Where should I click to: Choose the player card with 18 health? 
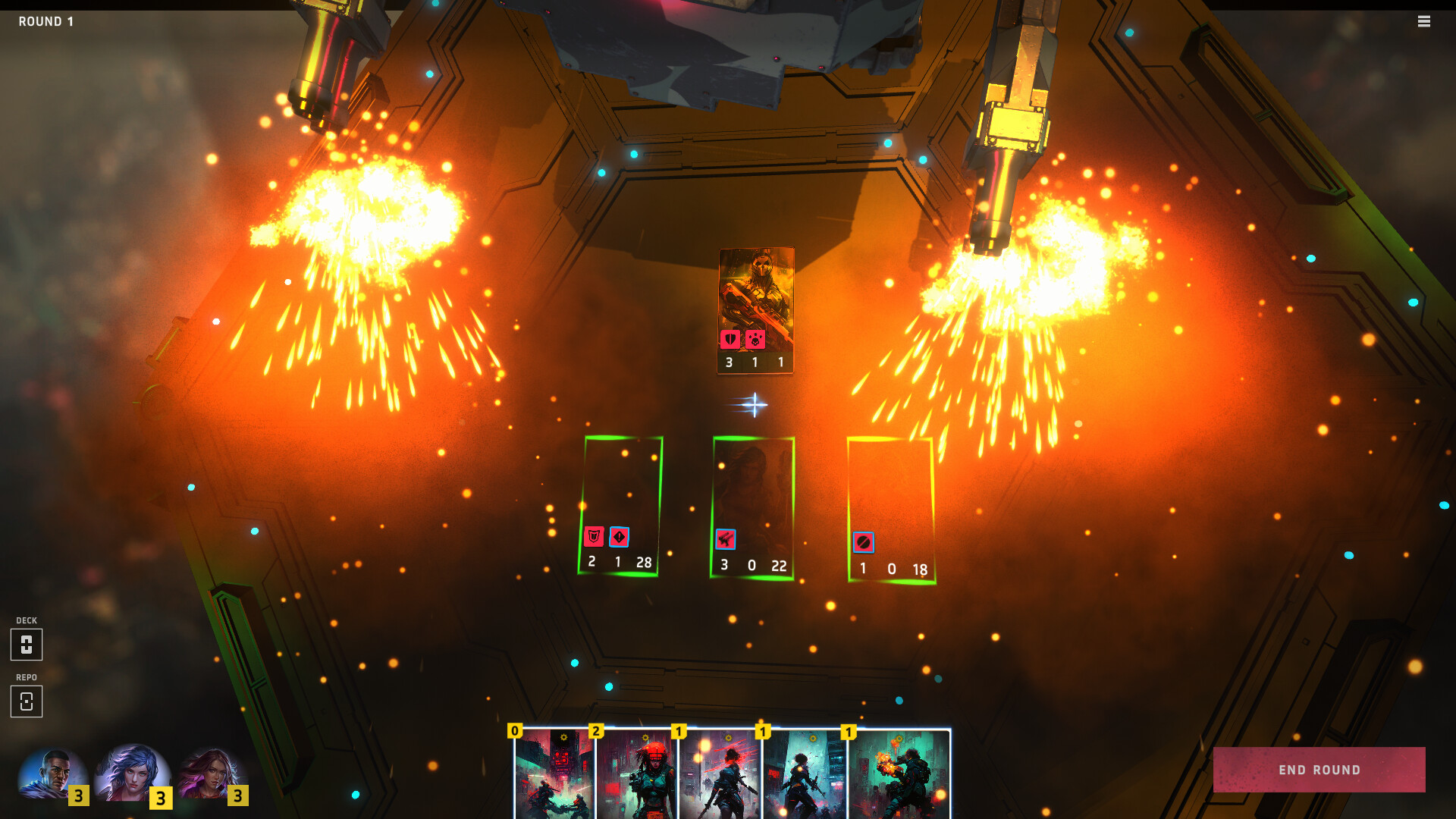[x=891, y=510]
